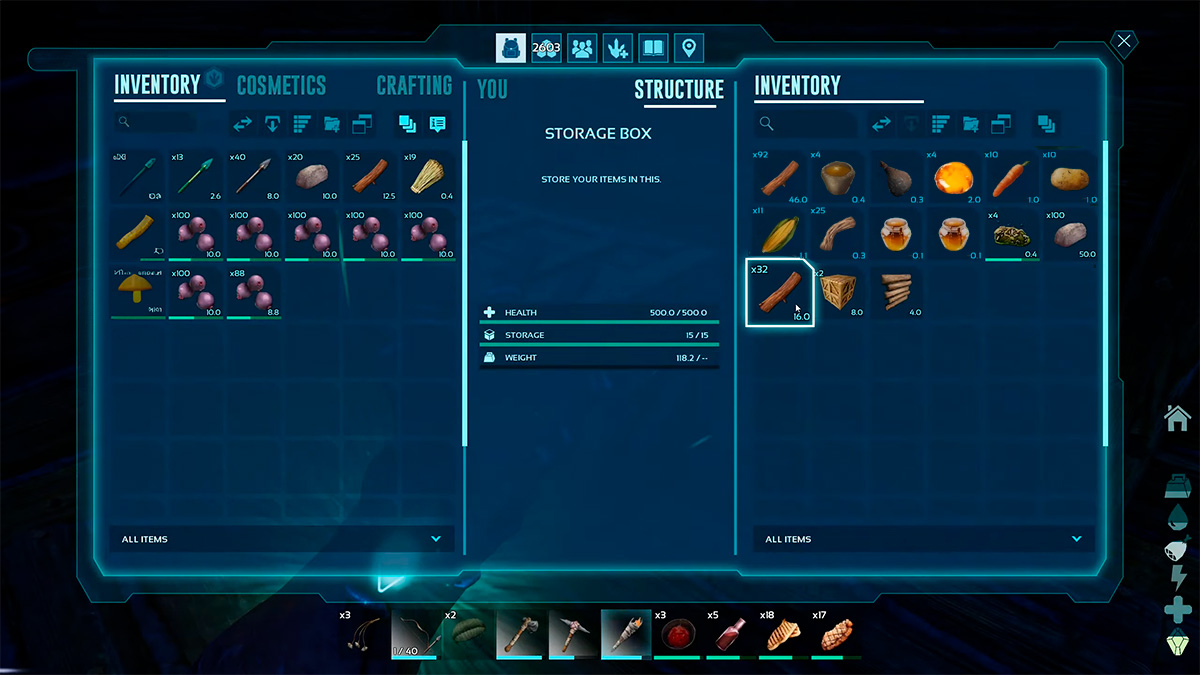Viewport: 1200px width, 675px height.
Task: Close the inventory screen
Action: coord(1124,42)
